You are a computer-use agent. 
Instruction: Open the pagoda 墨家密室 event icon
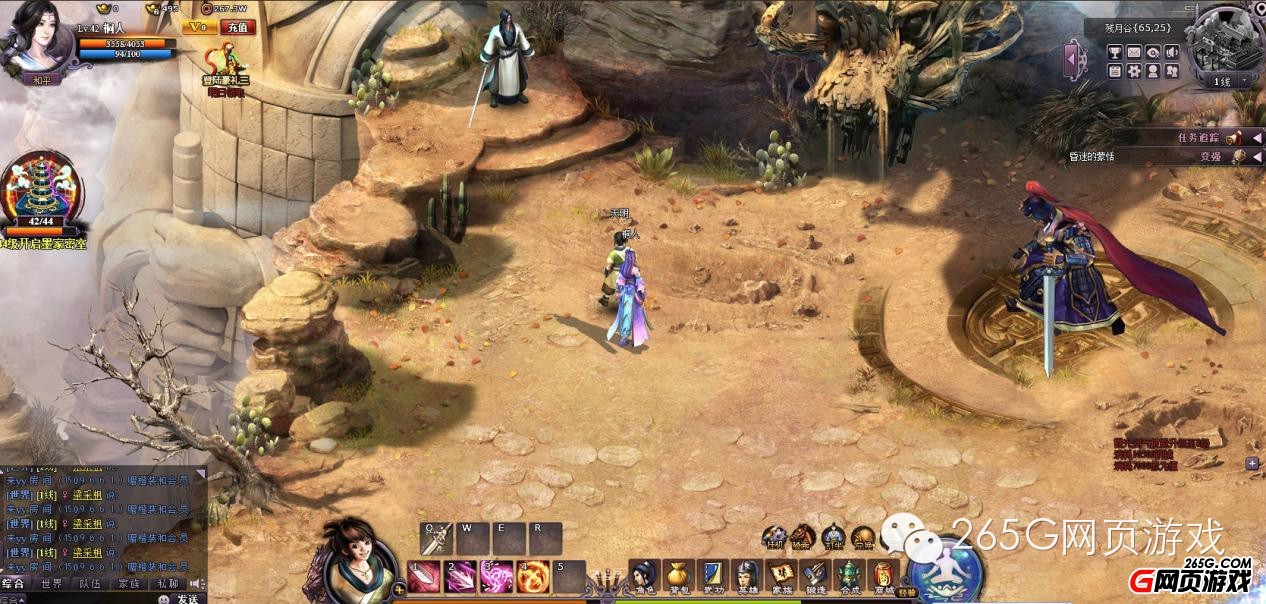click(40, 190)
